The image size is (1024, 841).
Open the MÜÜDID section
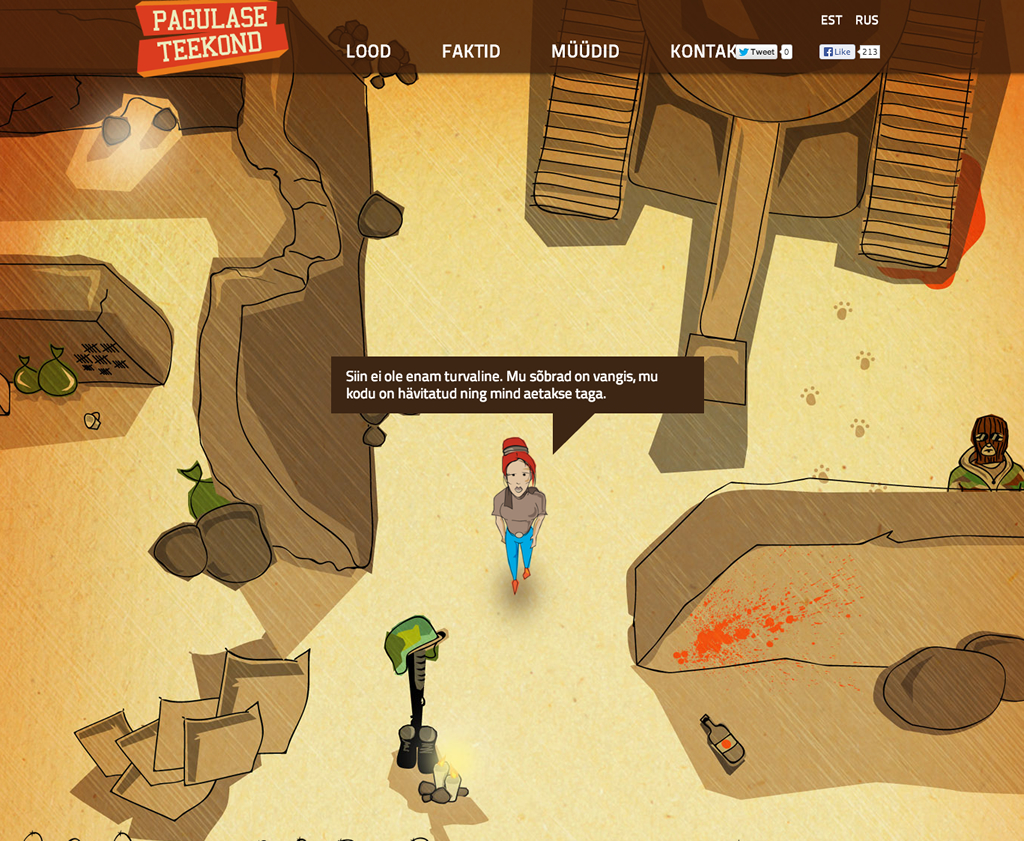[585, 52]
